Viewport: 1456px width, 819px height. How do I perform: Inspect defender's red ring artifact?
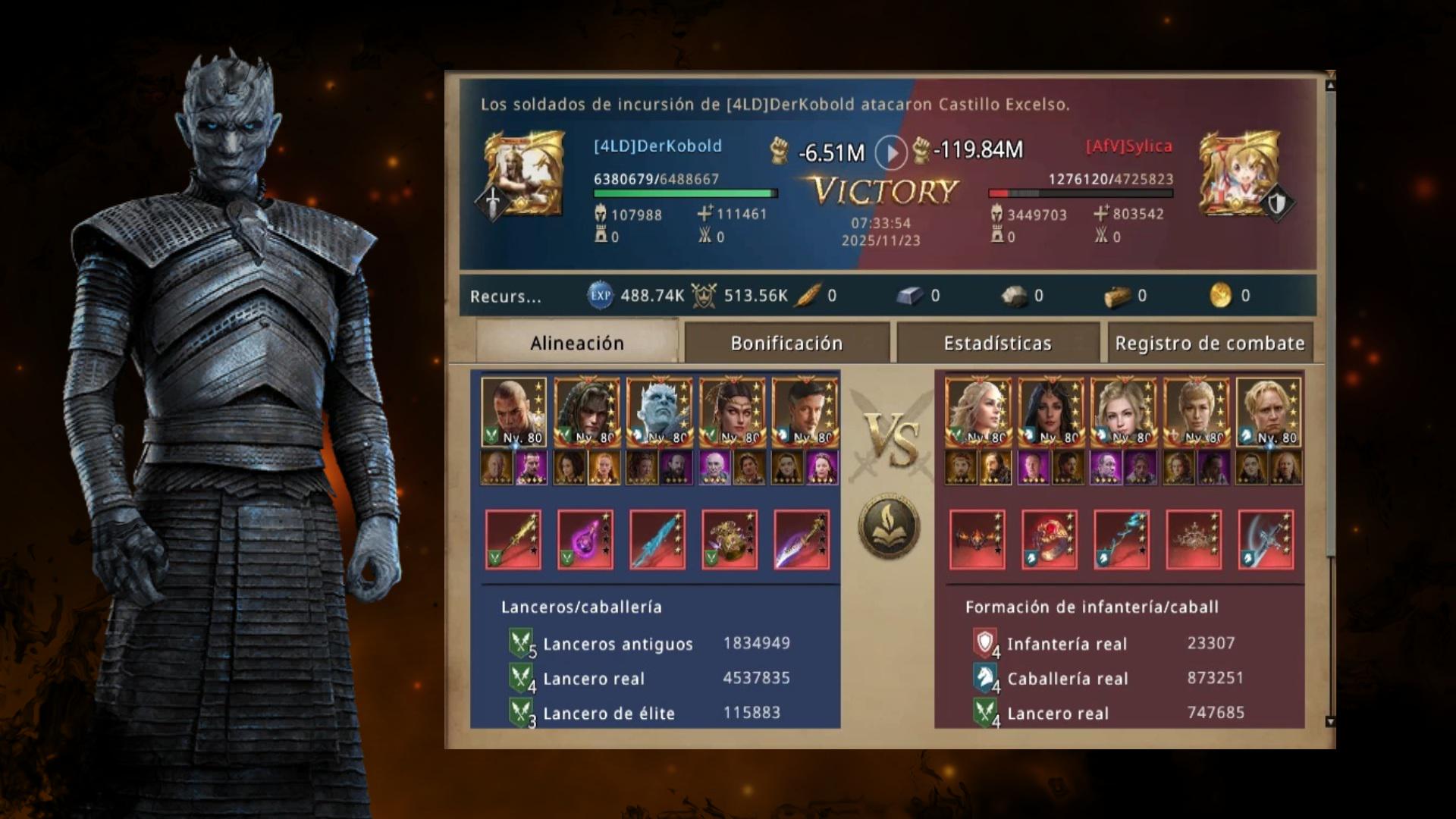[1050, 539]
